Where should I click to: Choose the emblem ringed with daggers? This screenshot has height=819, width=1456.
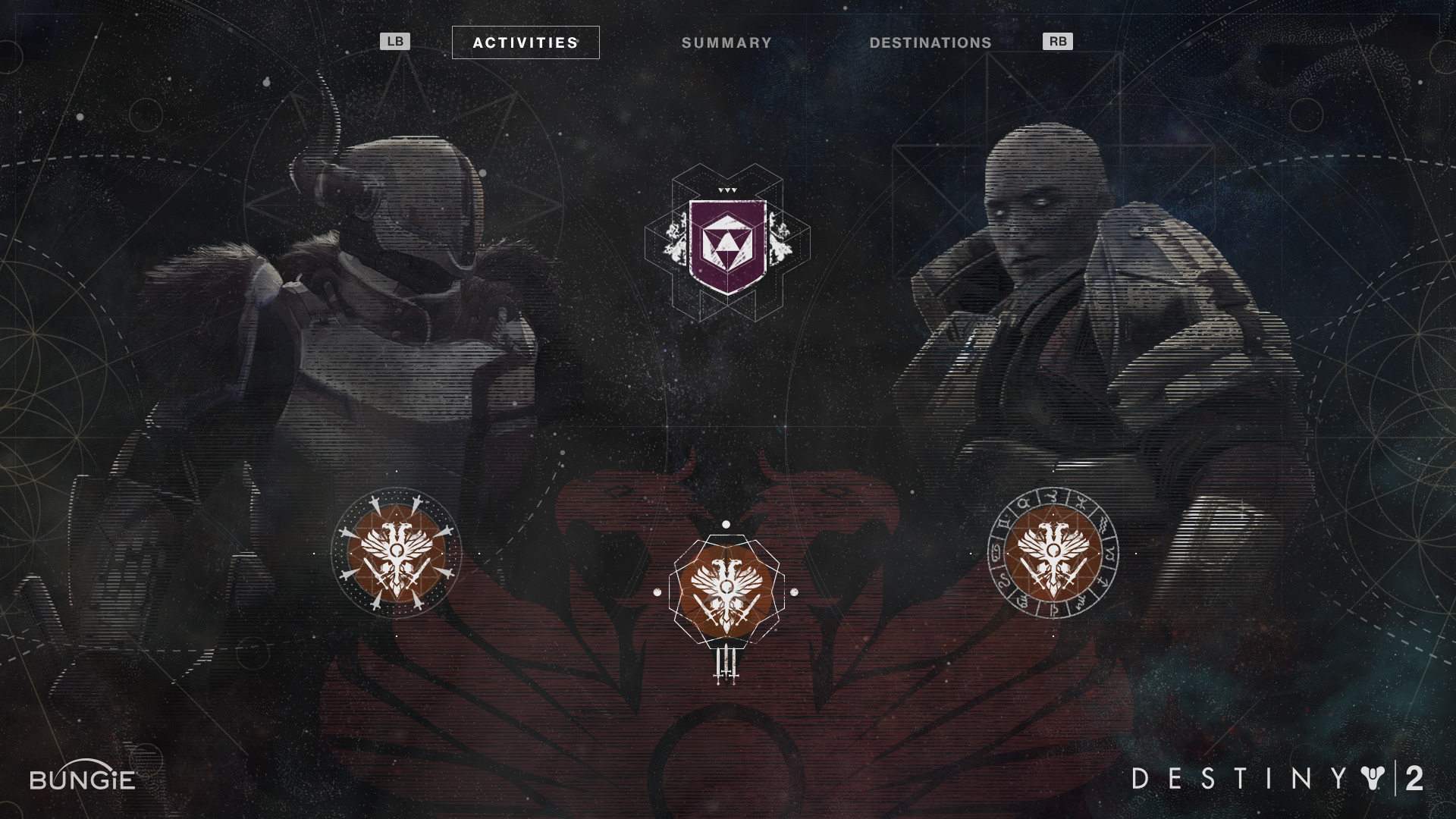[x=397, y=553]
